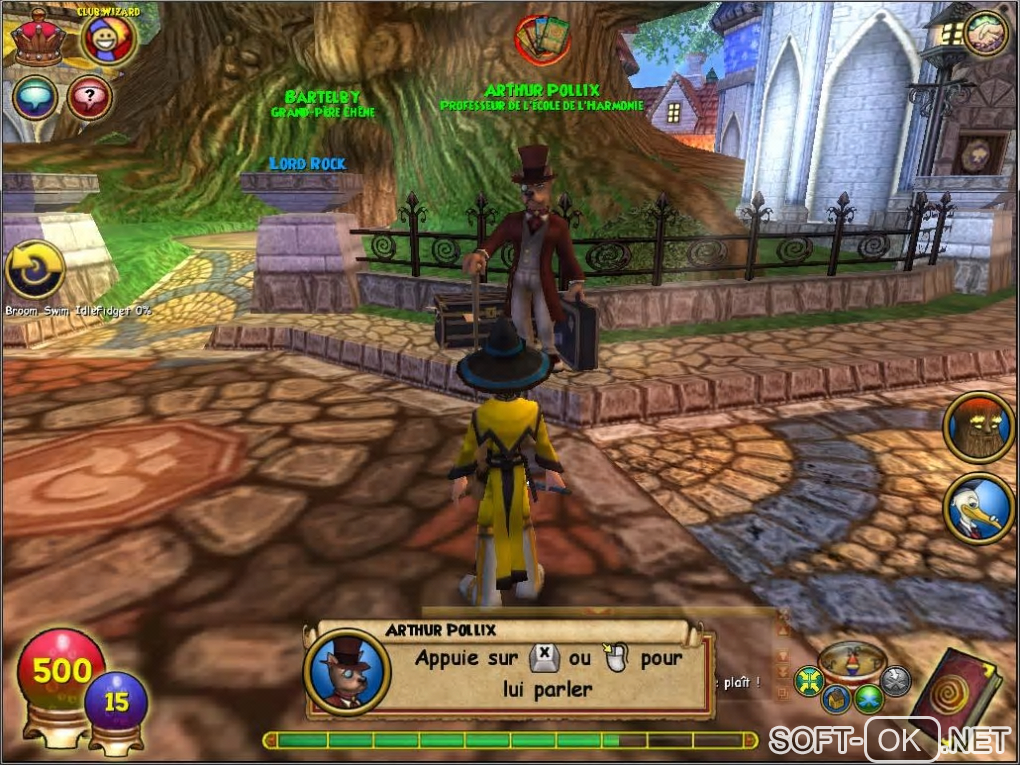This screenshot has height=765, width=1020.
Task: Open the friends list handshake icon
Action: click(x=985, y=34)
